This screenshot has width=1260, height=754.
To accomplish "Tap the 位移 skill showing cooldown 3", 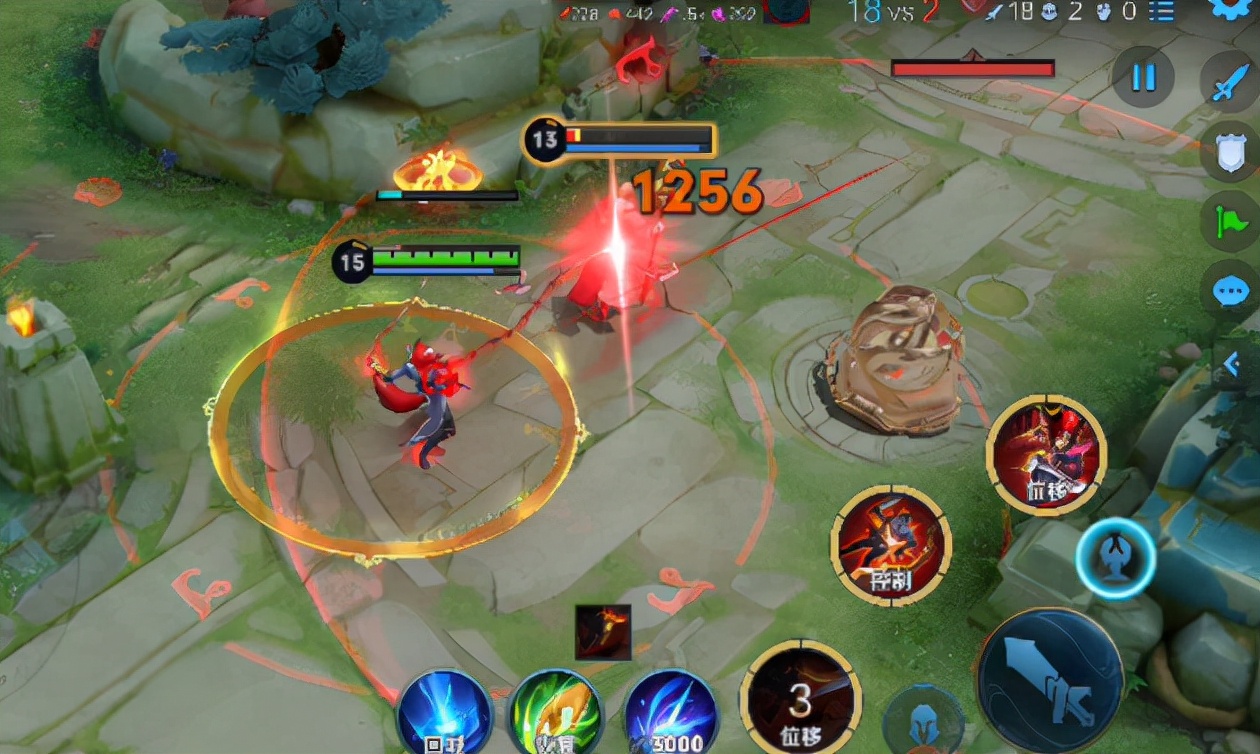I will coord(800,697).
